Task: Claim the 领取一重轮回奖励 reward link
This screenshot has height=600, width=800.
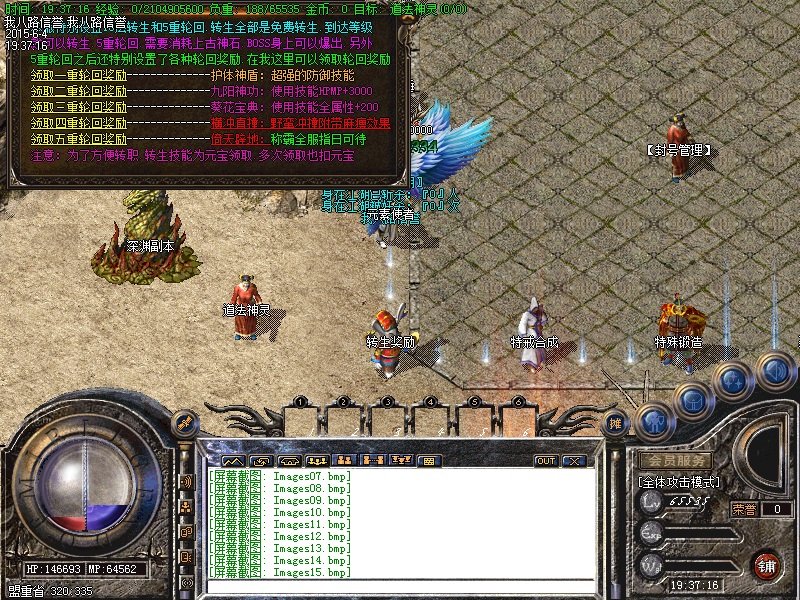Action: pos(79,75)
